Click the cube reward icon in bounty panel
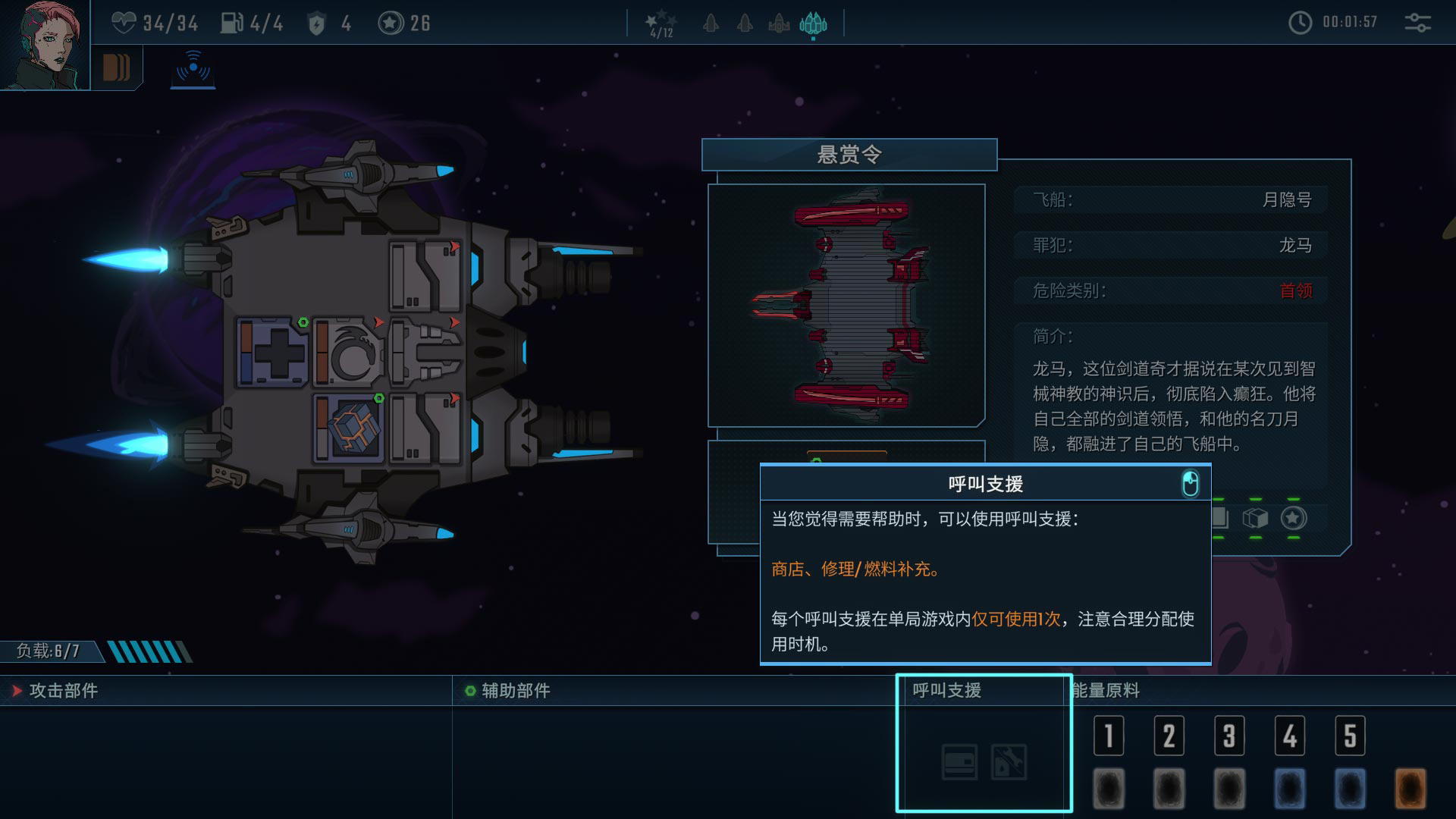This screenshot has height=819, width=1456. click(x=1255, y=518)
